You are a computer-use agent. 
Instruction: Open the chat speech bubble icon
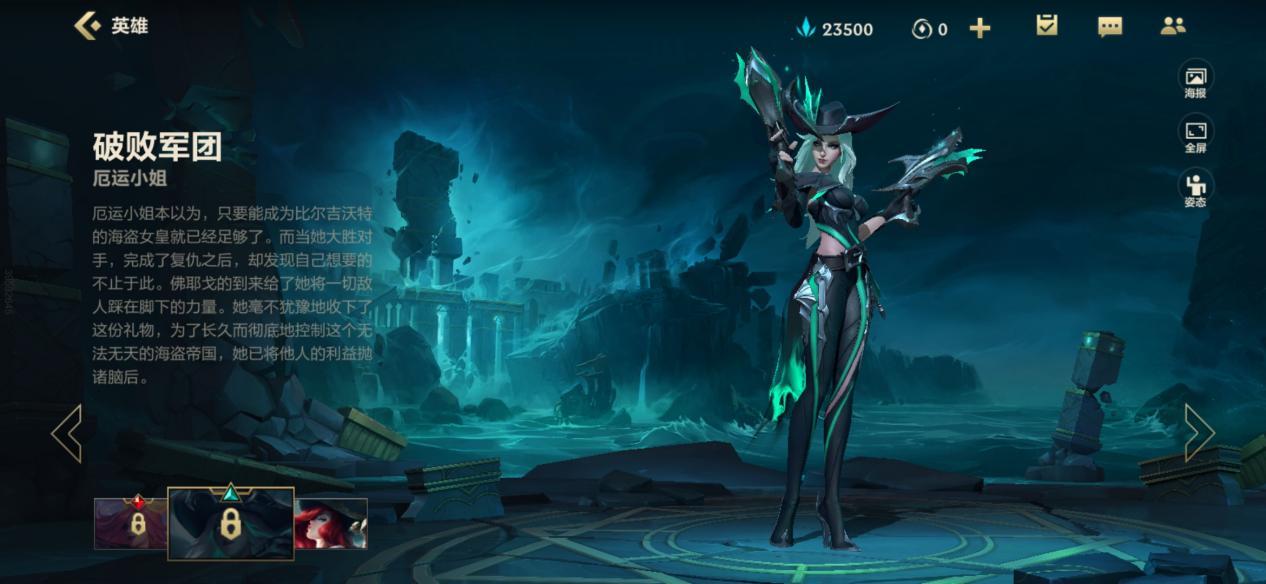click(x=1110, y=27)
